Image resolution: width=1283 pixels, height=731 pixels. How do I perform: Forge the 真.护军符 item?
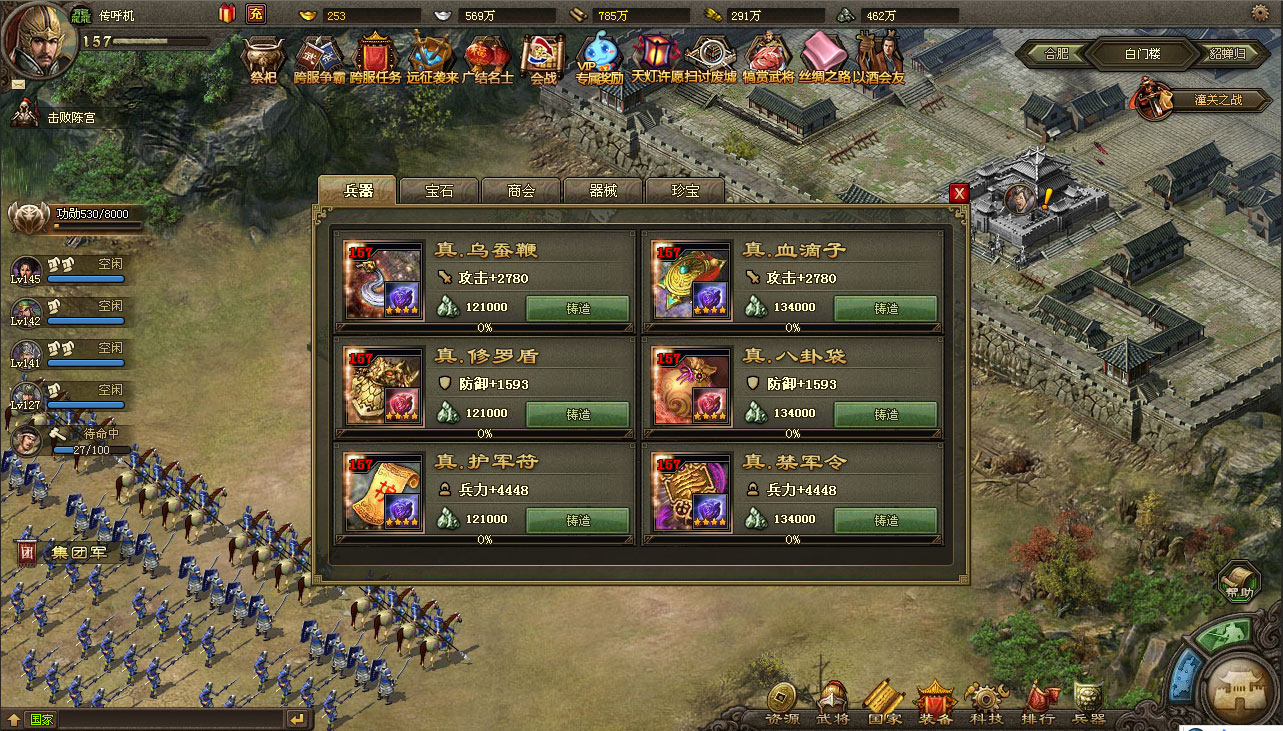click(578, 520)
